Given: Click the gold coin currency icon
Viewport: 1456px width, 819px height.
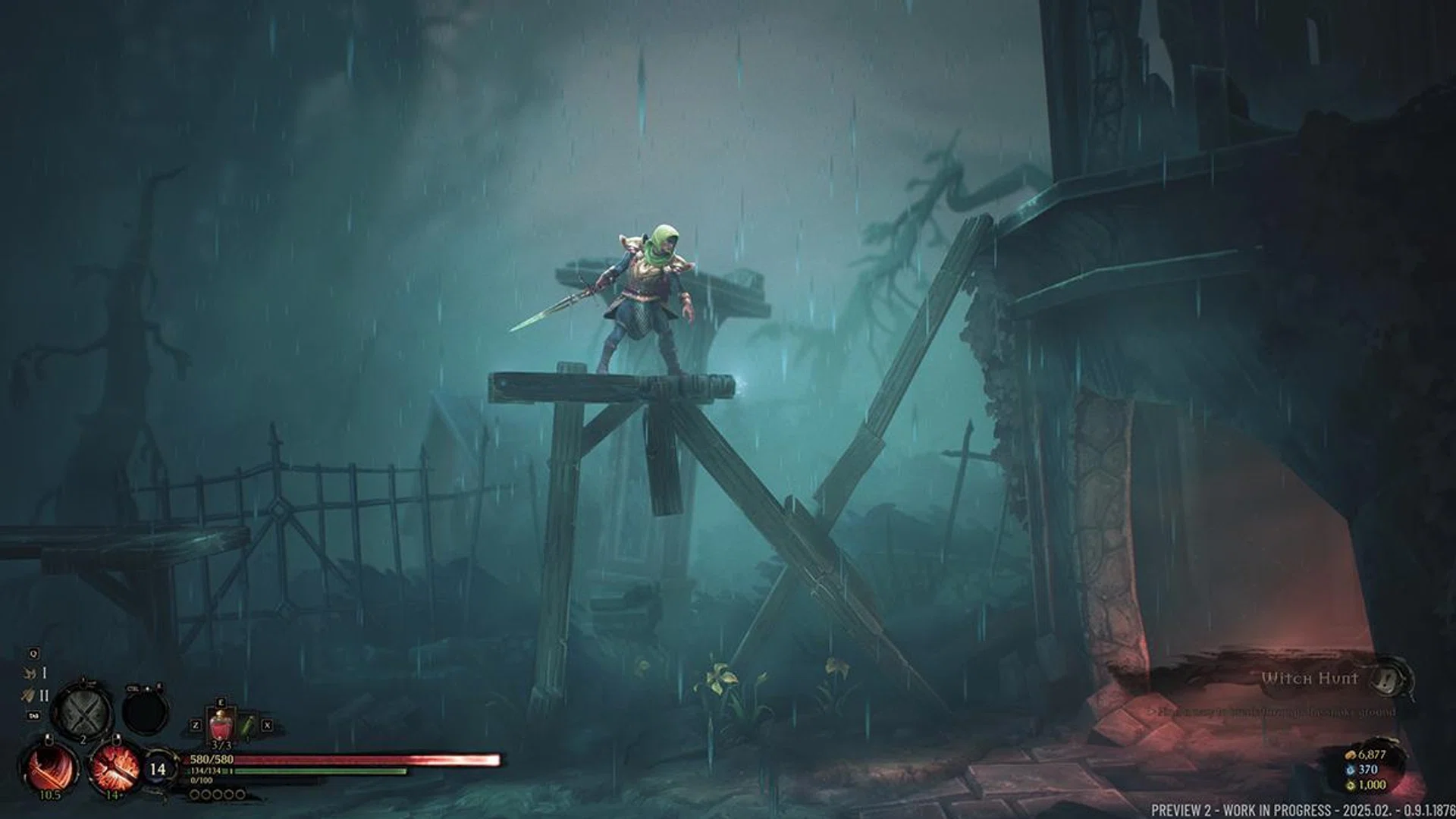Looking at the screenshot, I should click(1351, 755).
